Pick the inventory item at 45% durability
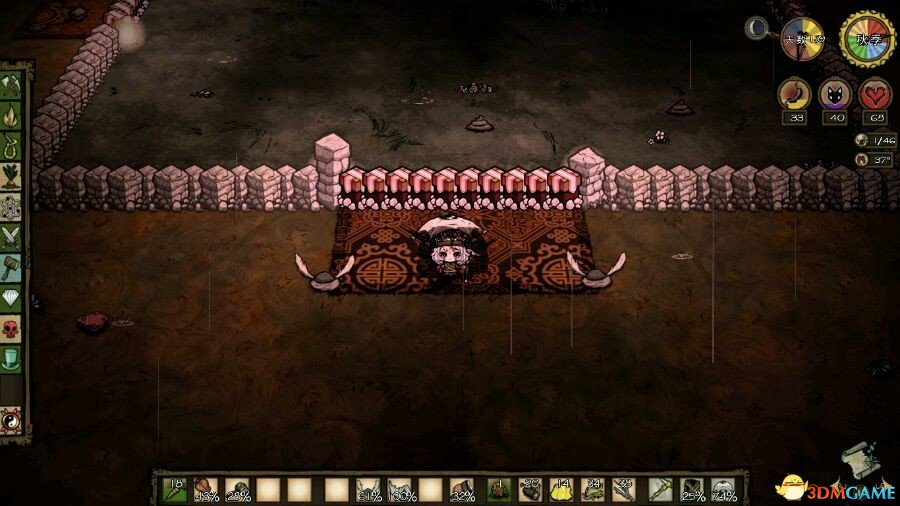 coord(206,489)
